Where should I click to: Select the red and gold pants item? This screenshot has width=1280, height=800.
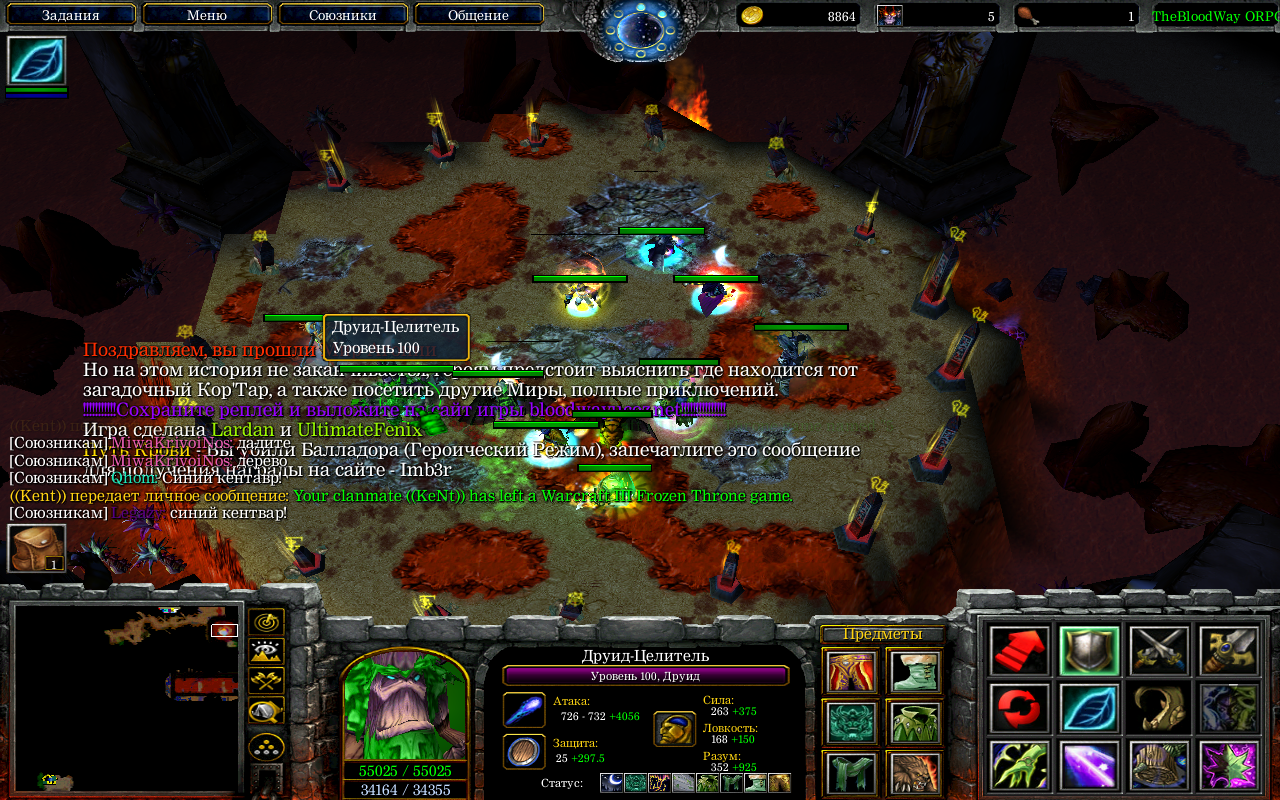(851, 672)
